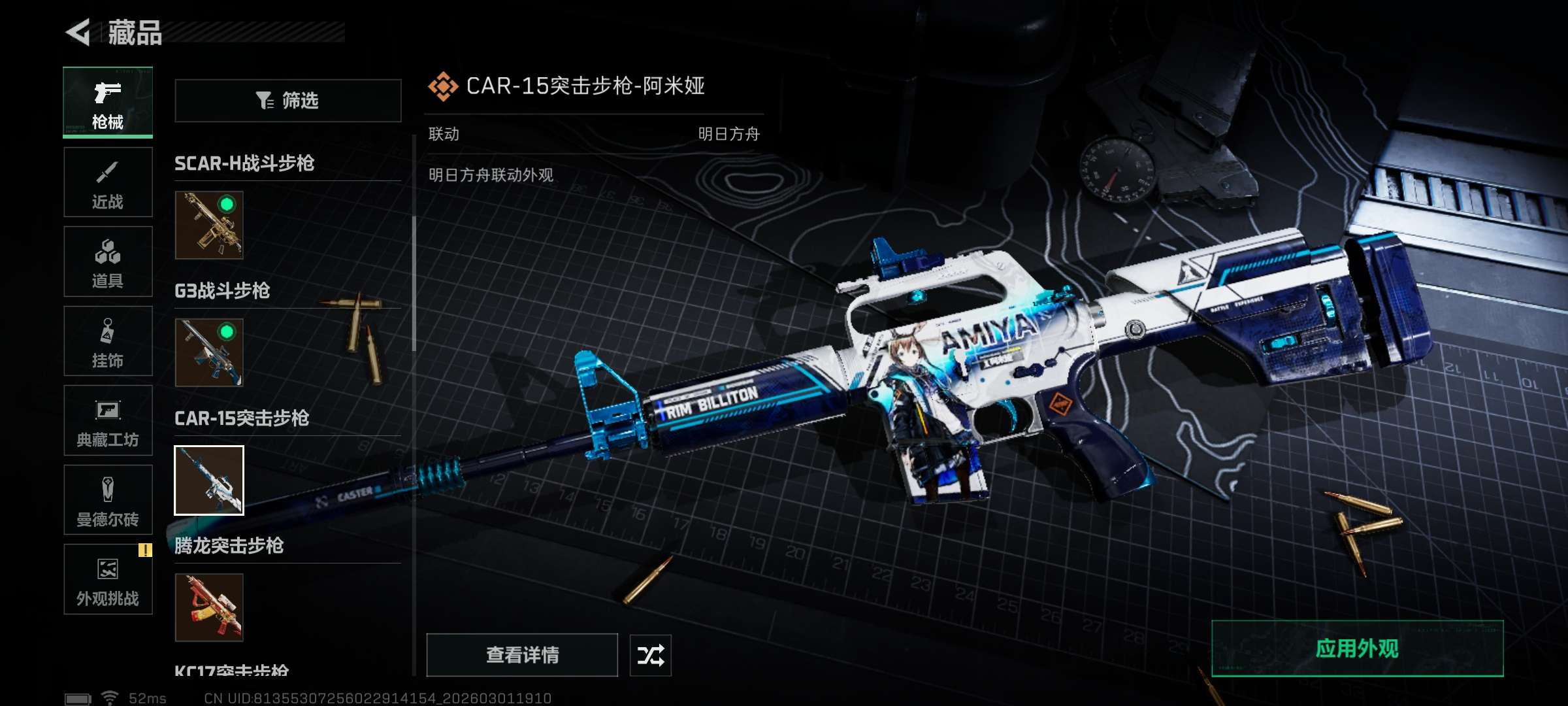Open the 典藏工坊 workshop tab
The image size is (1568, 706).
108,420
